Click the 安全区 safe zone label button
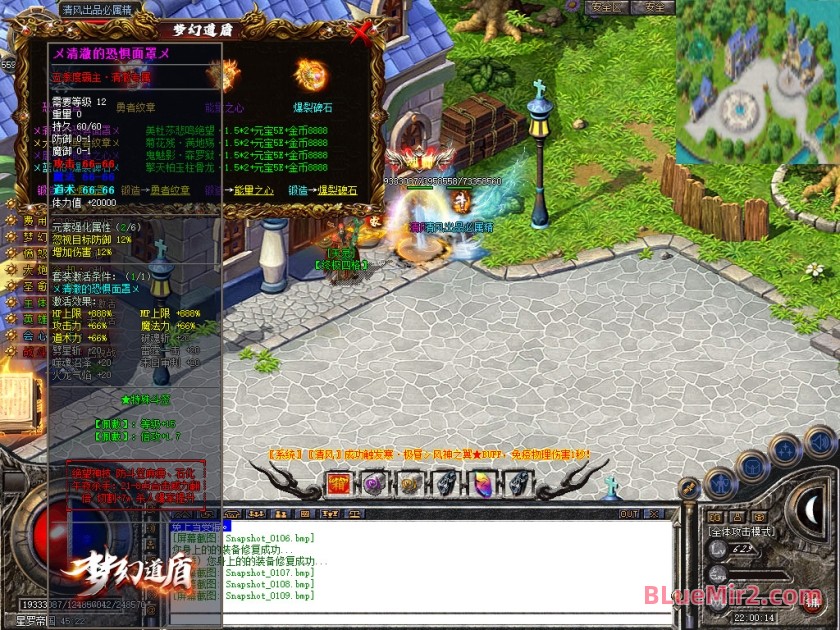Image resolution: width=840 pixels, height=630 pixels. click(608, 7)
